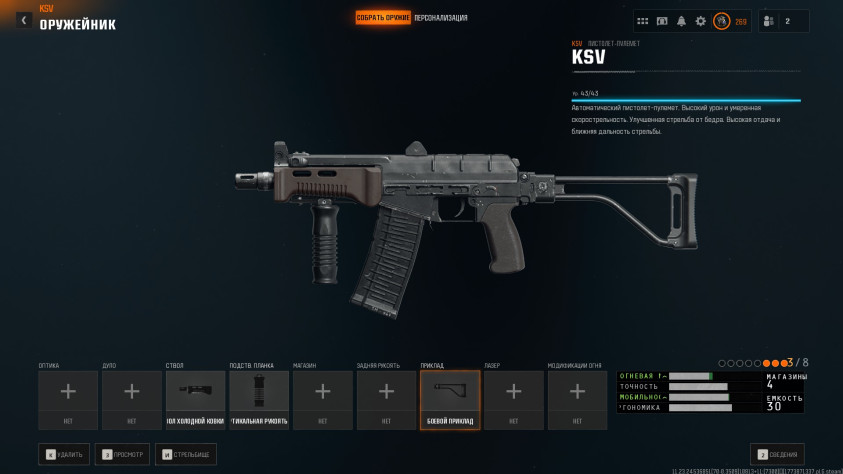This screenshot has width=843, height=474.
Task: Show weapon details with Сведения
Action: tap(777, 454)
